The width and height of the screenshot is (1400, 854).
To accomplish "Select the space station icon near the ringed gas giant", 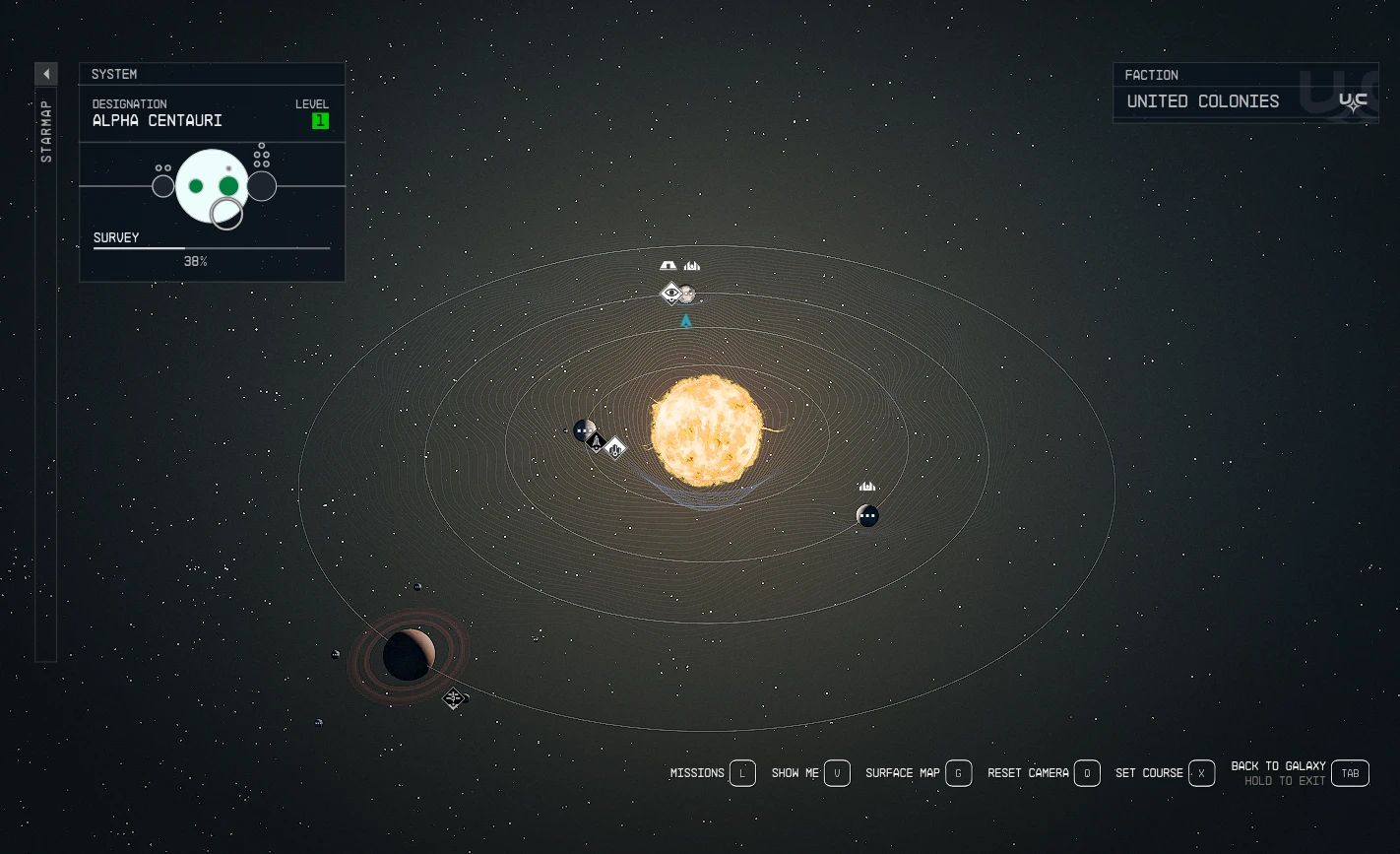I will coord(454,698).
